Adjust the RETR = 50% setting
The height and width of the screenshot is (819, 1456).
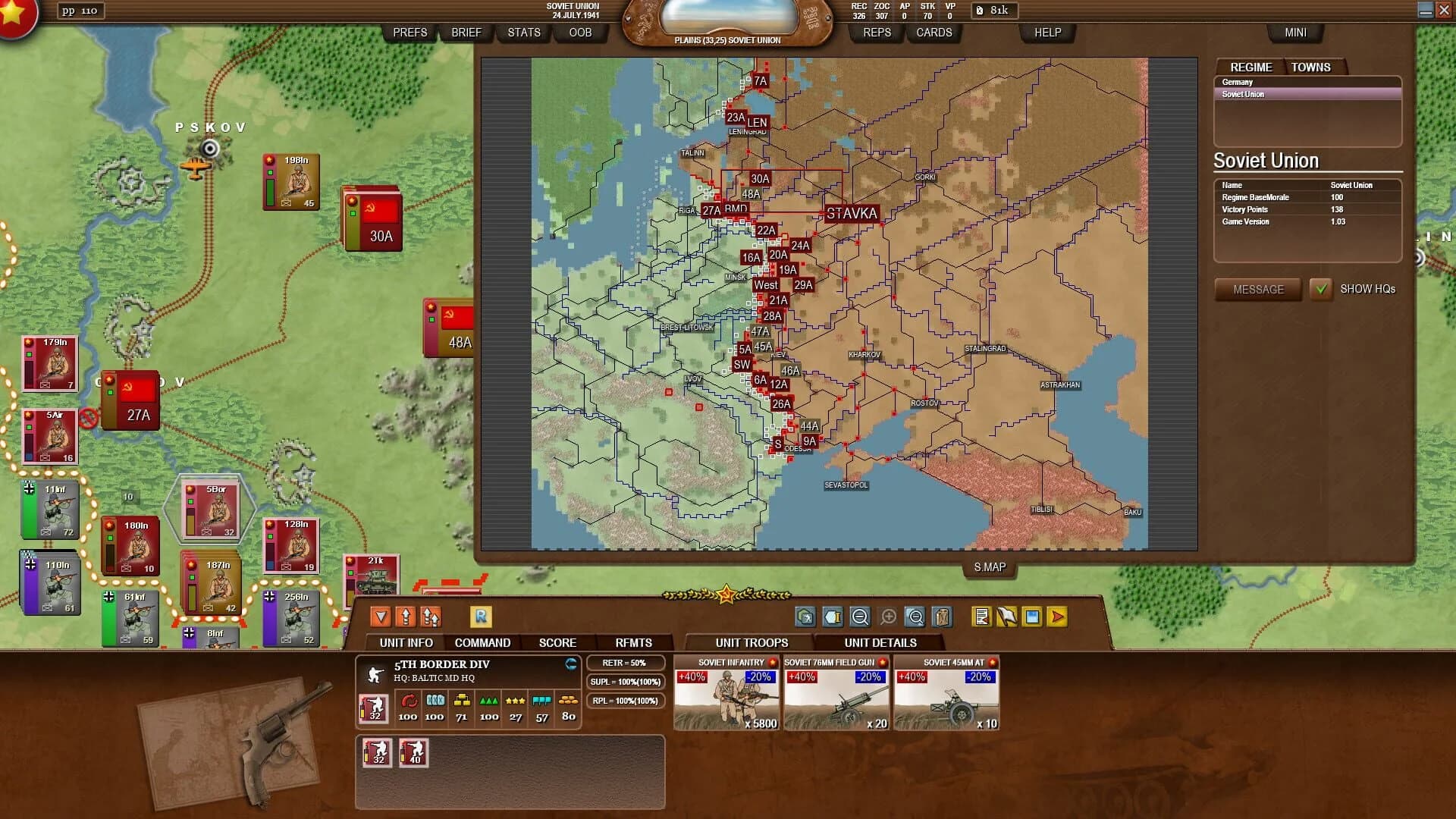click(x=626, y=662)
